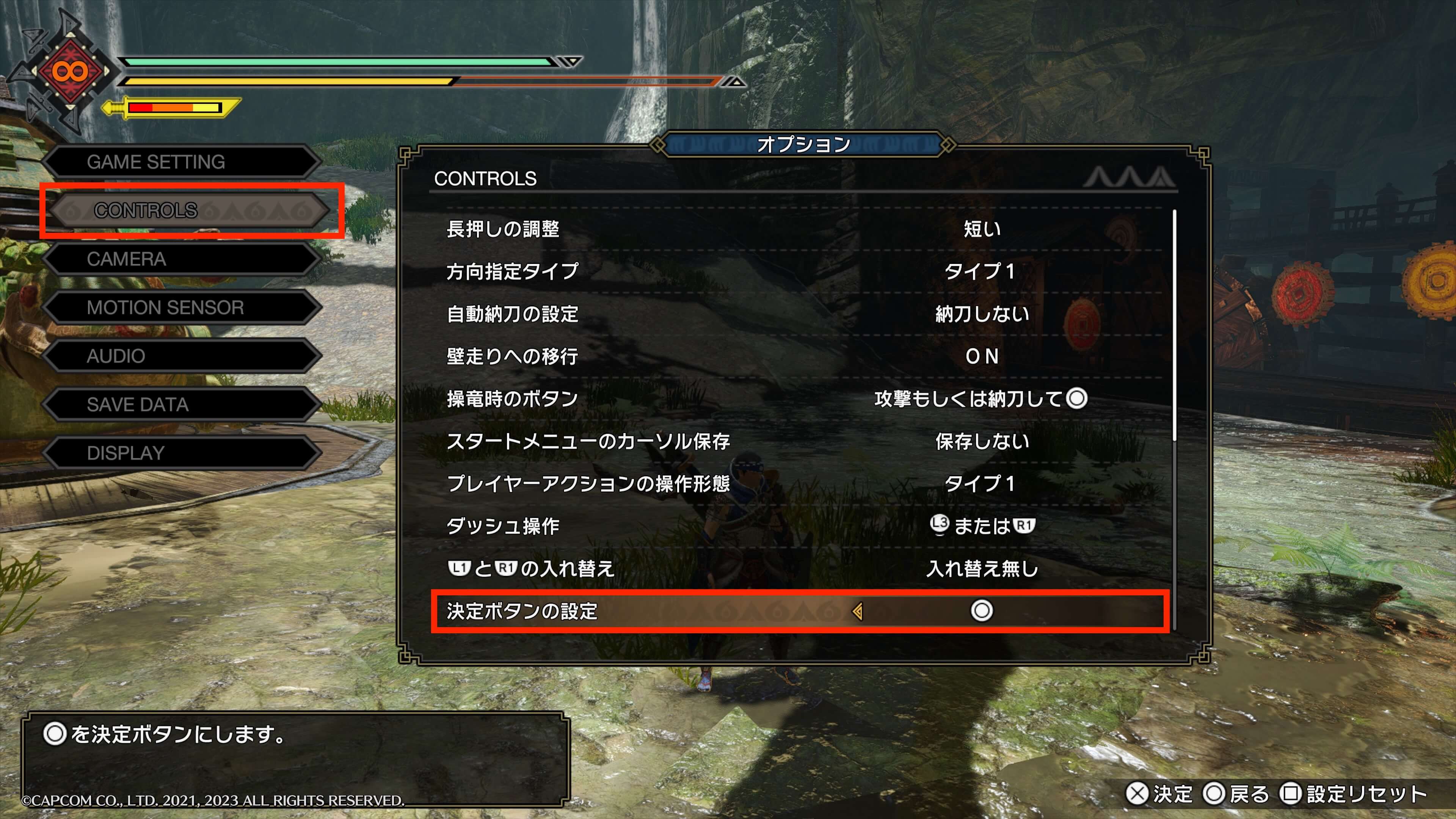Switch to the CAMERA settings

click(x=181, y=259)
